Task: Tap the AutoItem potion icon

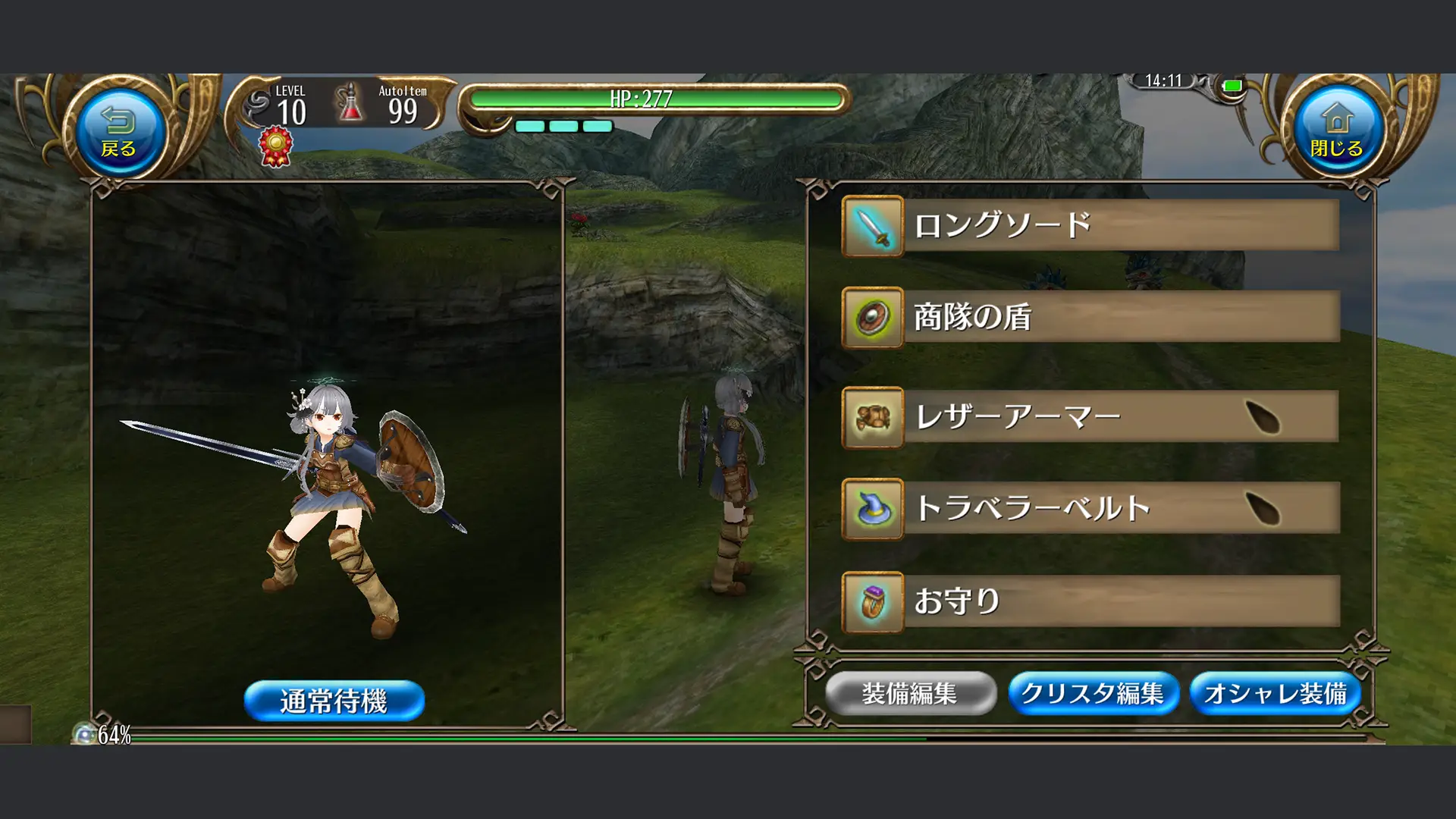Action: tap(350, 105)
